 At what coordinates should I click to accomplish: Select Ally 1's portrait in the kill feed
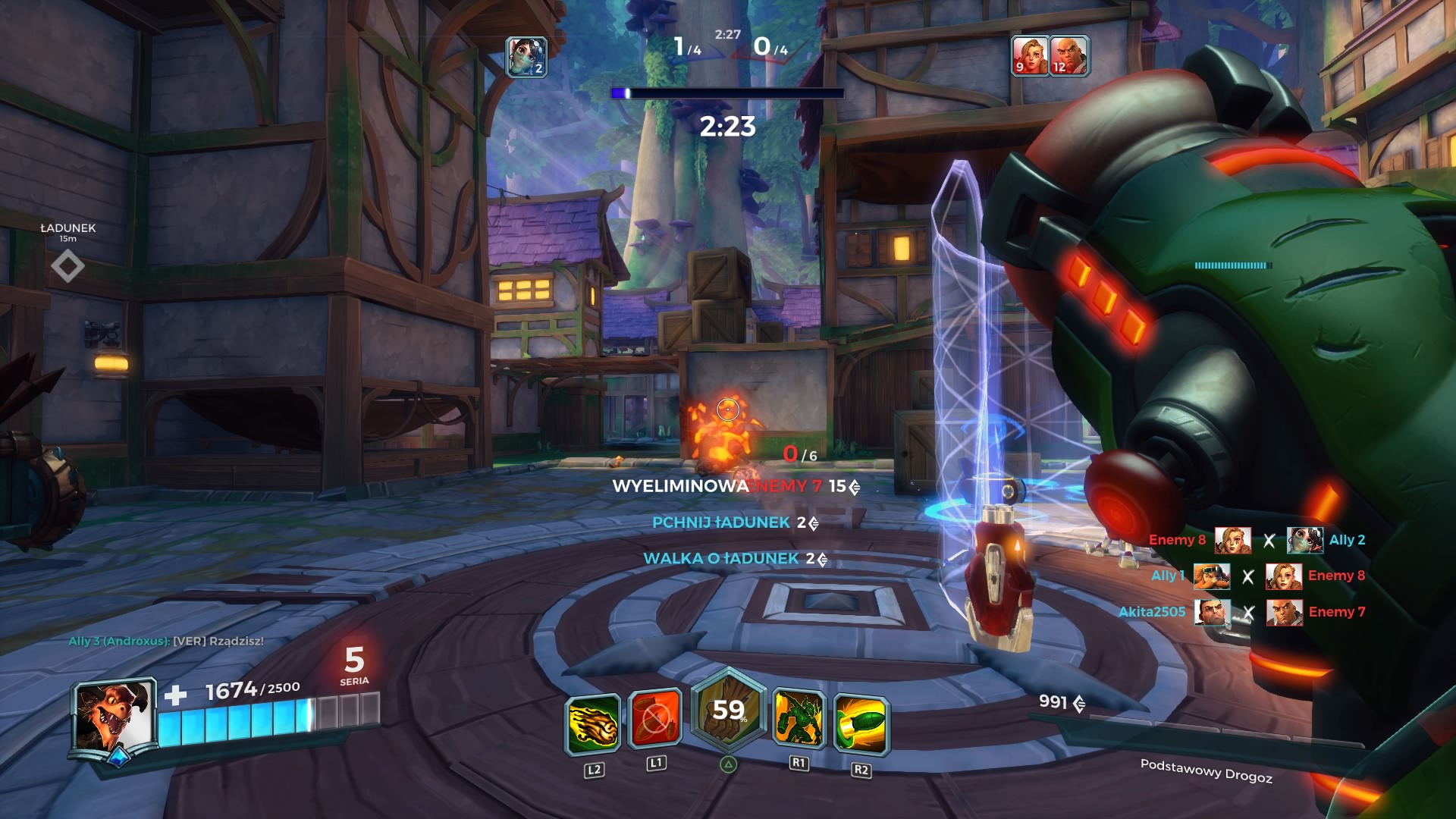tap(1211, 576)
